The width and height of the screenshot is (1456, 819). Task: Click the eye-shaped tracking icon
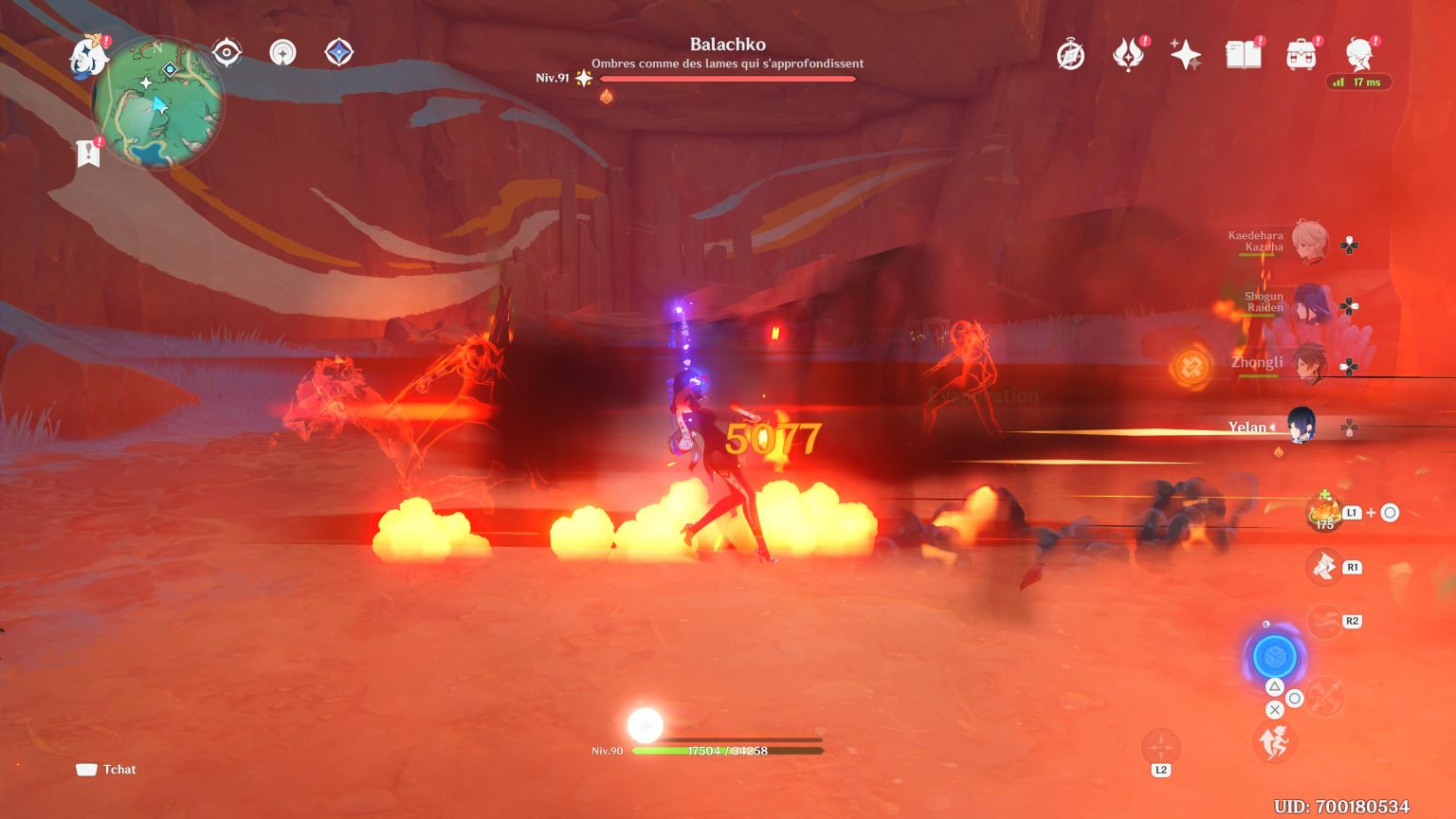[x=226, y=54]
